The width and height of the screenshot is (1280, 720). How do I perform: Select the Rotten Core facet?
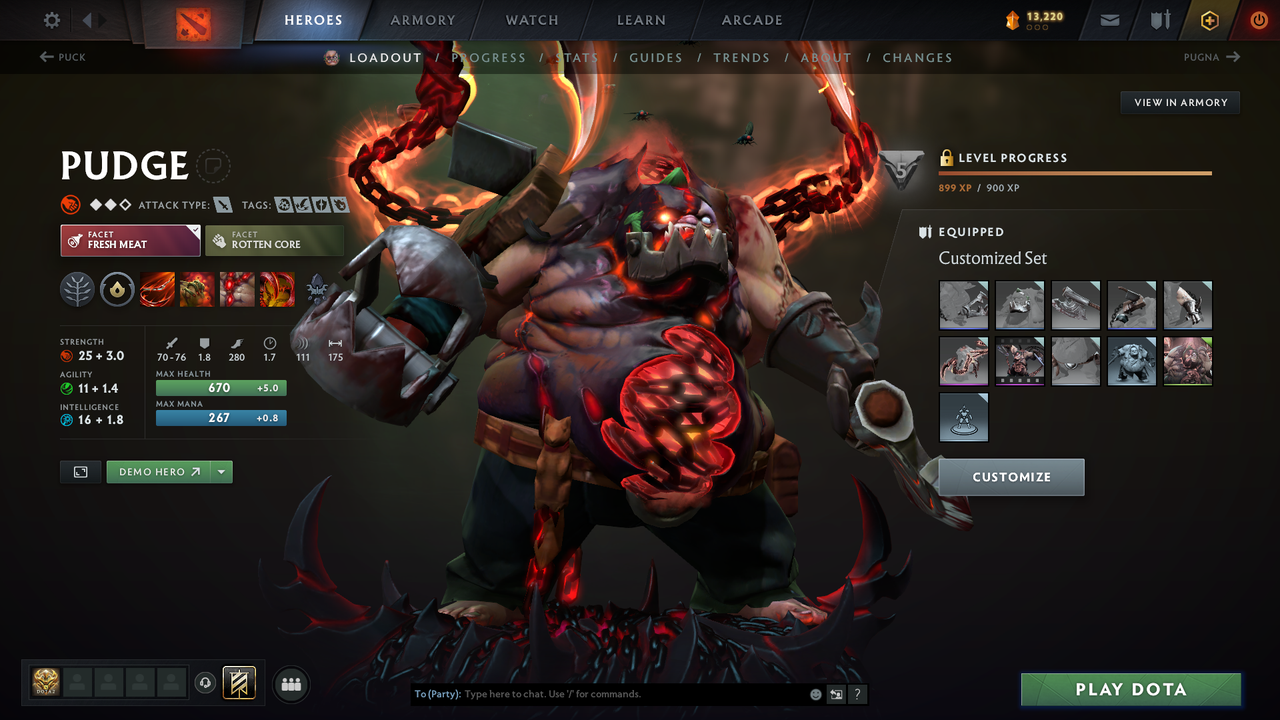click(x=274, y=240)
